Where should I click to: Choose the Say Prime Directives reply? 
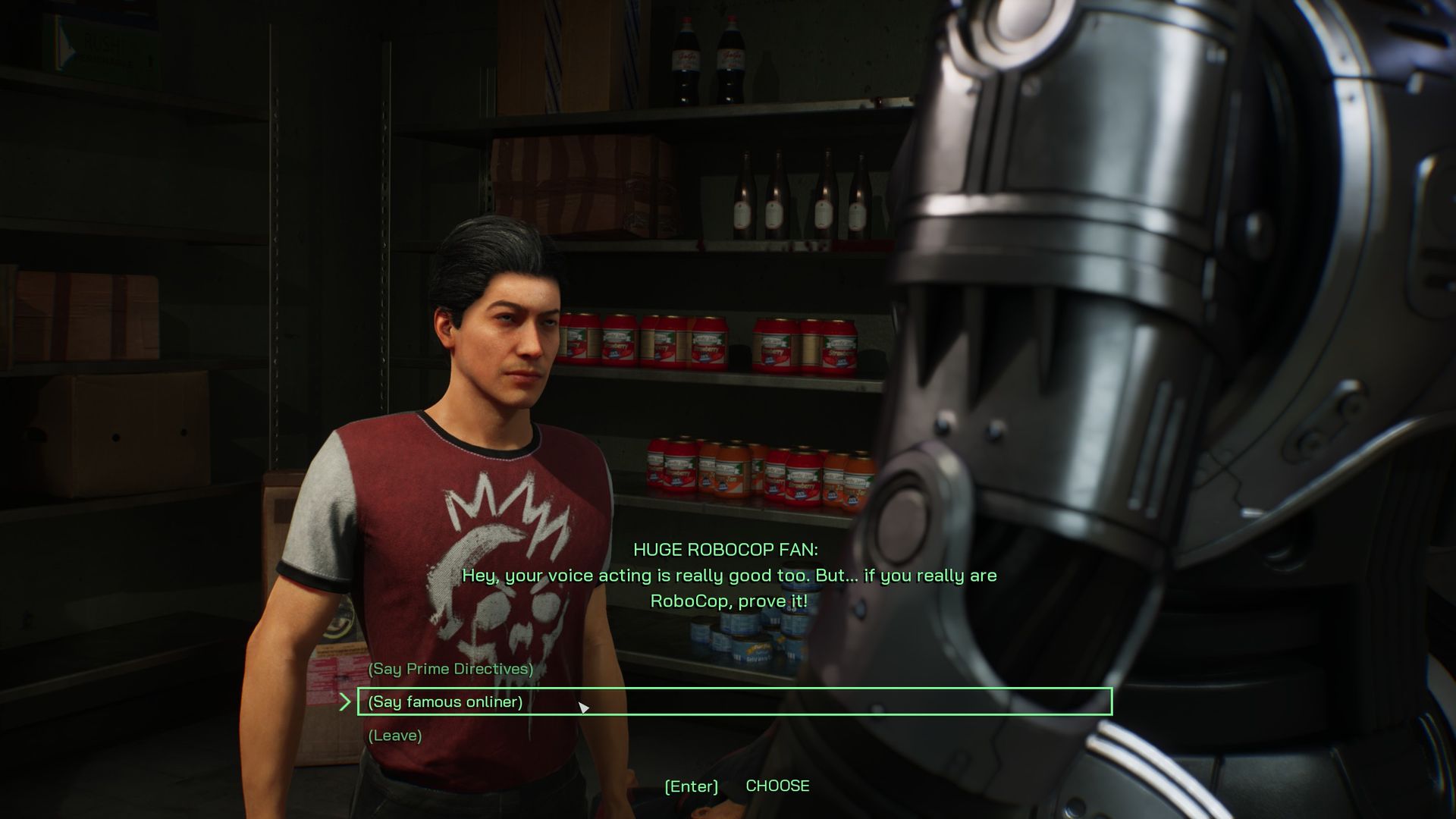coord(450,669)
